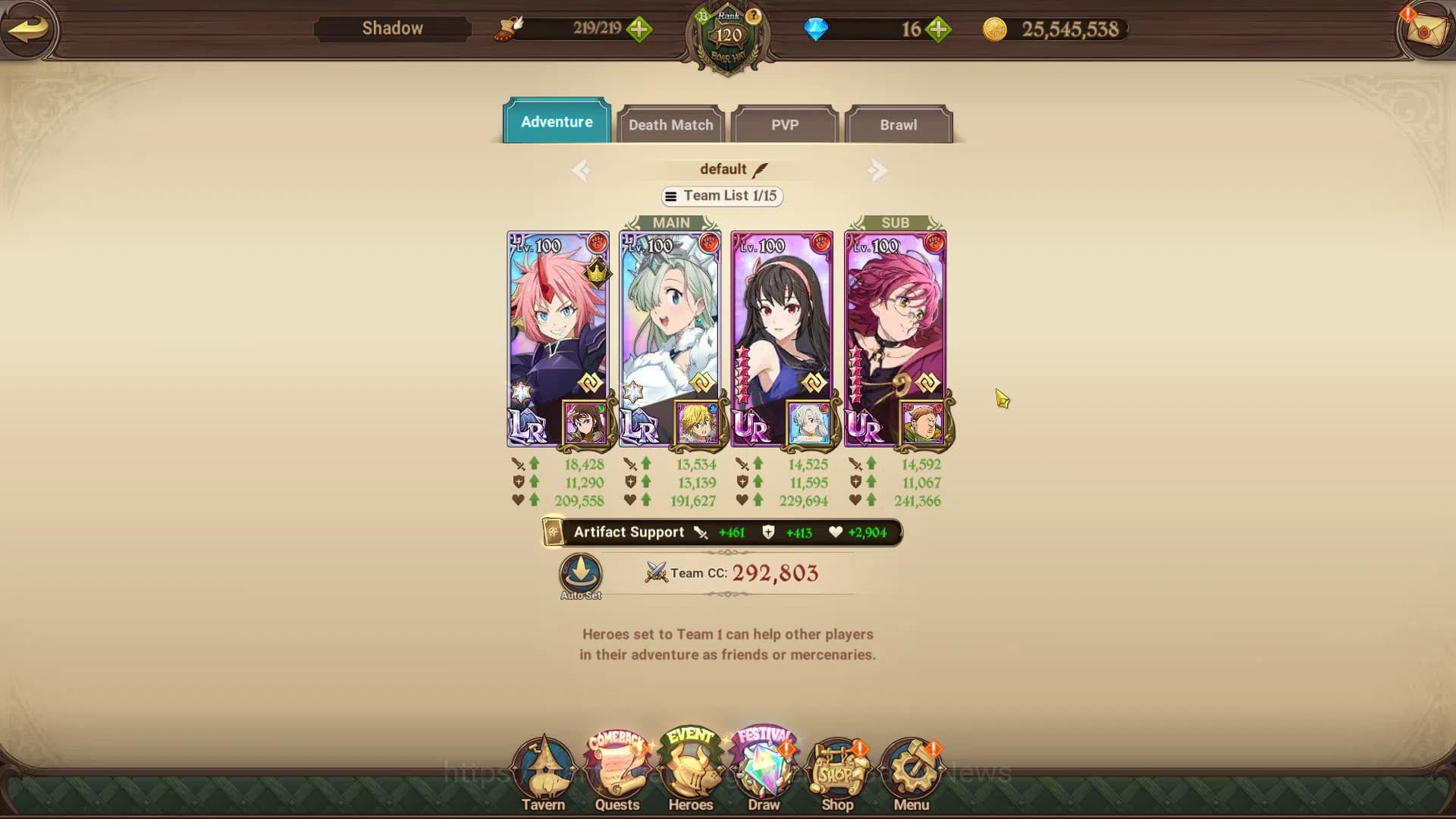Open the Team List 1/15 dropdown
1456x819 pixels.
pos(721,196)
